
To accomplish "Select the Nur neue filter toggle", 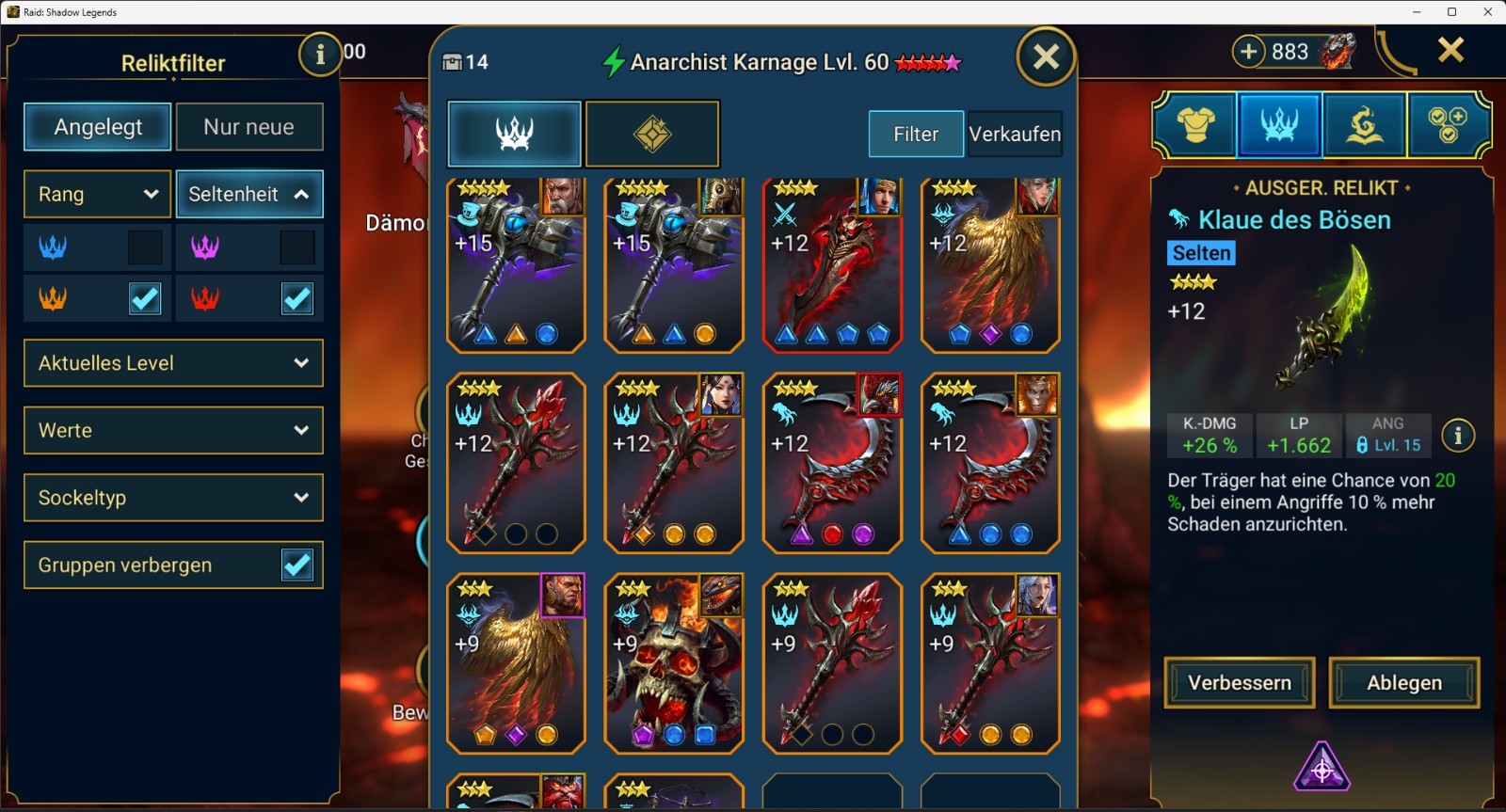I will [x=248, y=127].
